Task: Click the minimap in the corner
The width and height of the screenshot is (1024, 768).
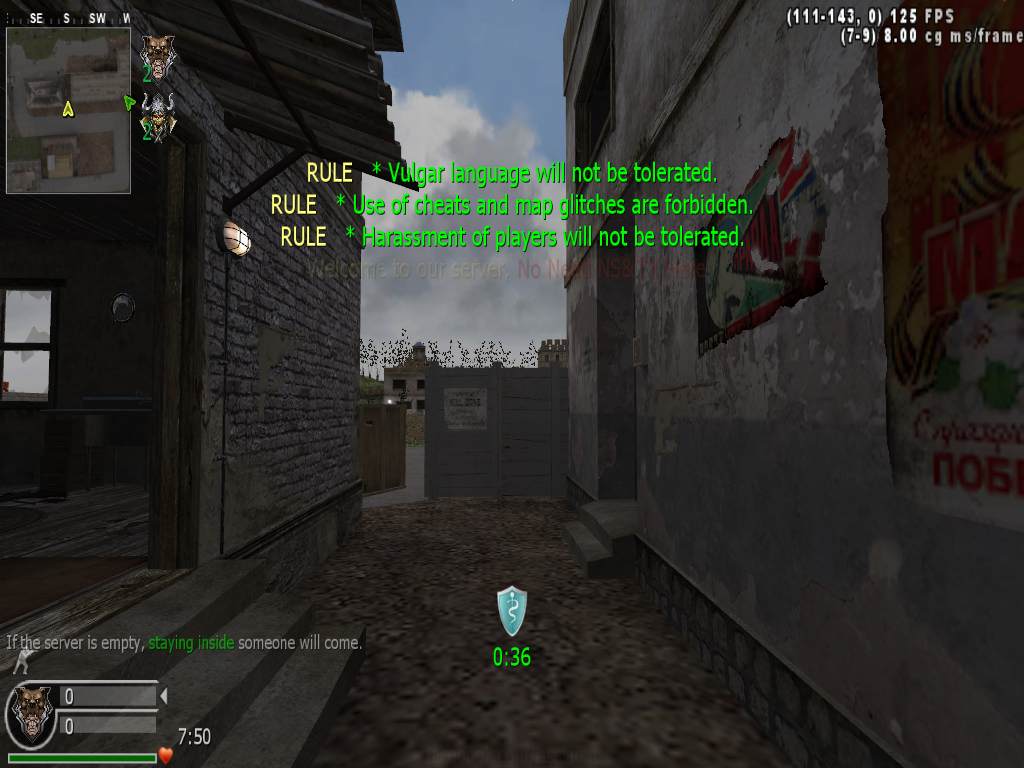Action: [x=68, y=110]
